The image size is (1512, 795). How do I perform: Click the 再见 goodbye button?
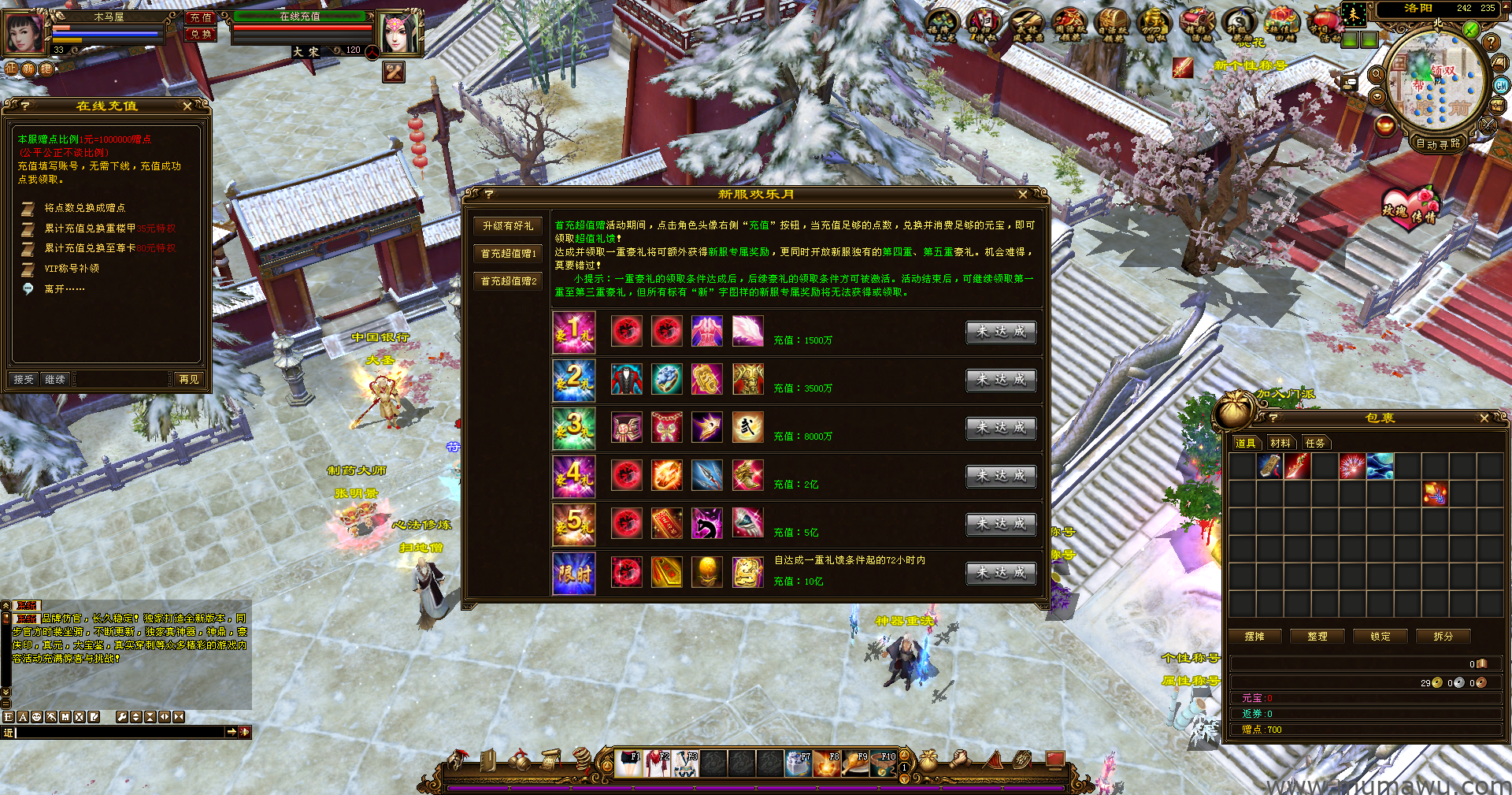(x=189, y=380)
